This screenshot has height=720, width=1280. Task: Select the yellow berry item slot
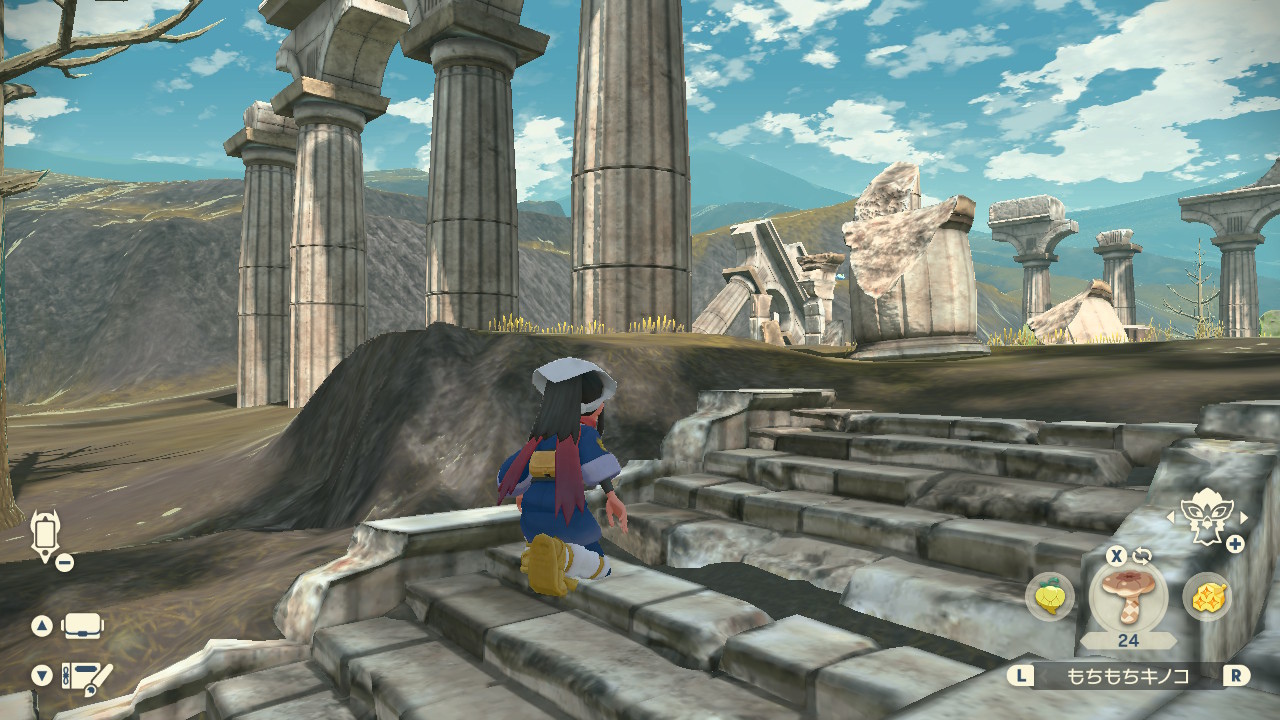pyautogui.click(x=1049, y=597)
